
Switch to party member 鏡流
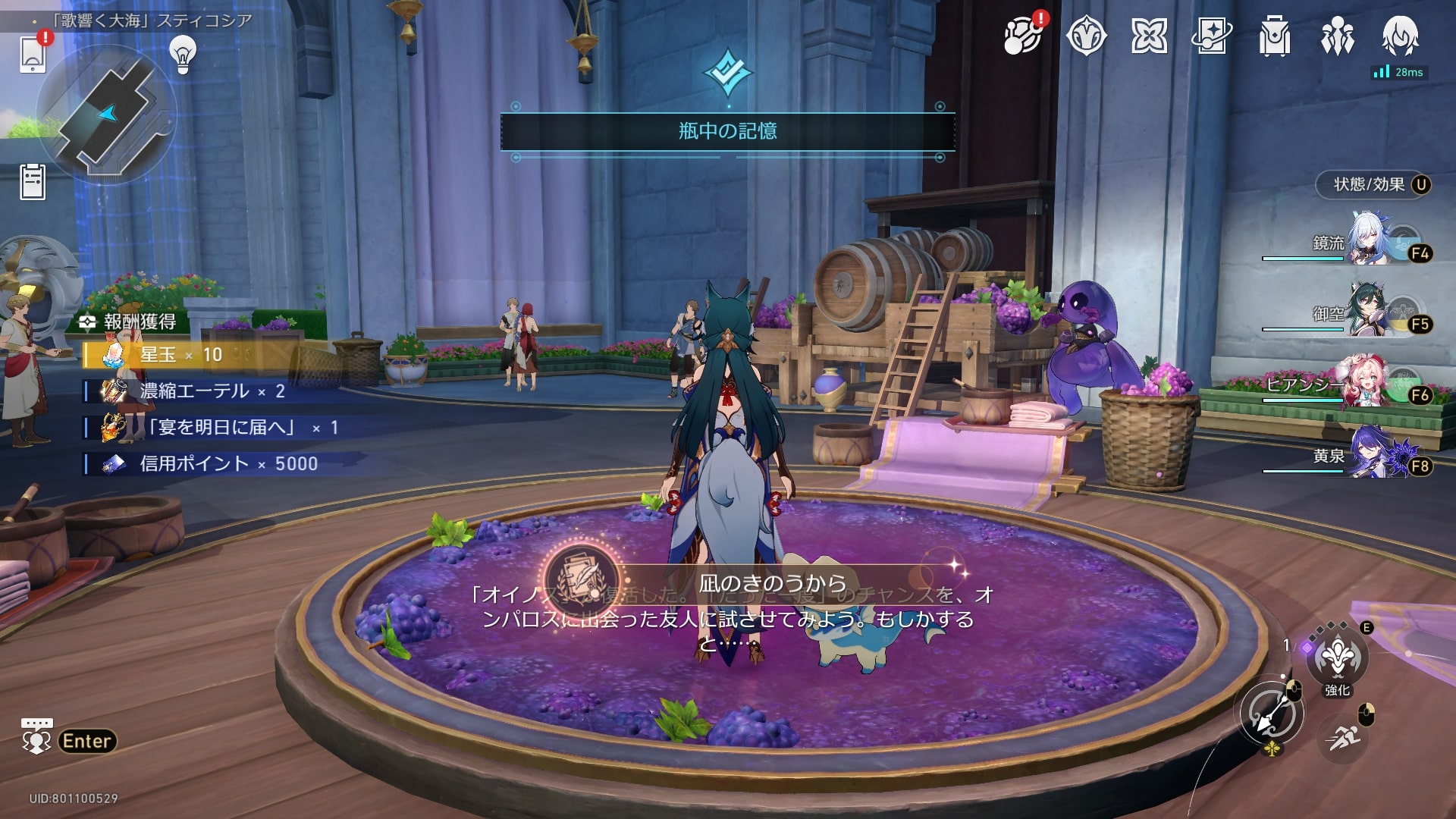1368,243
